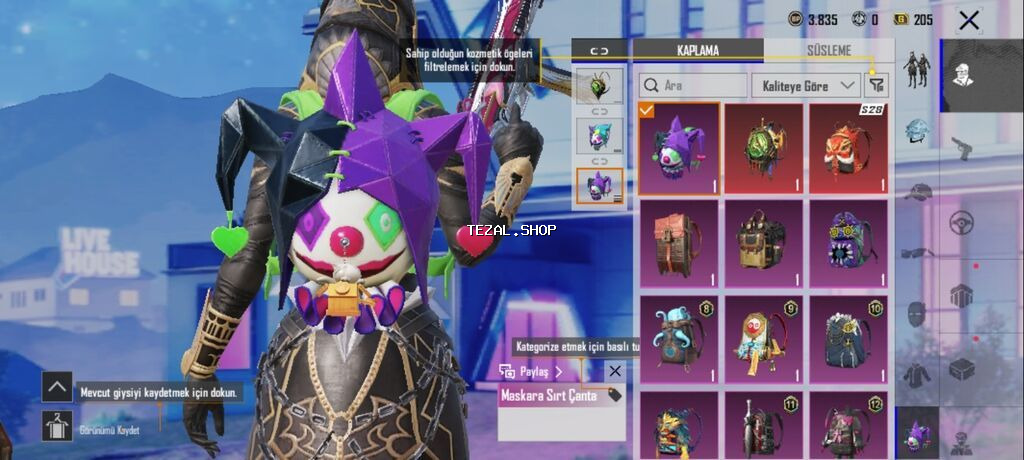1024x460 pixels.
Task: Toggle the owned cosmetics filter funnel
Action: coord(878,86)
